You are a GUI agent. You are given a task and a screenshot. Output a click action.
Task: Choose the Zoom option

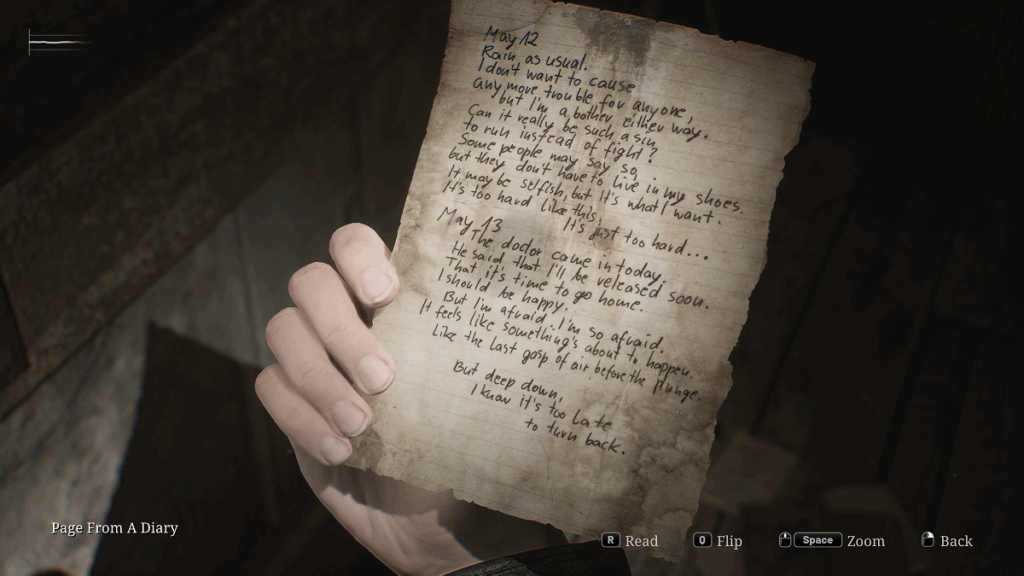pos(835,541)
